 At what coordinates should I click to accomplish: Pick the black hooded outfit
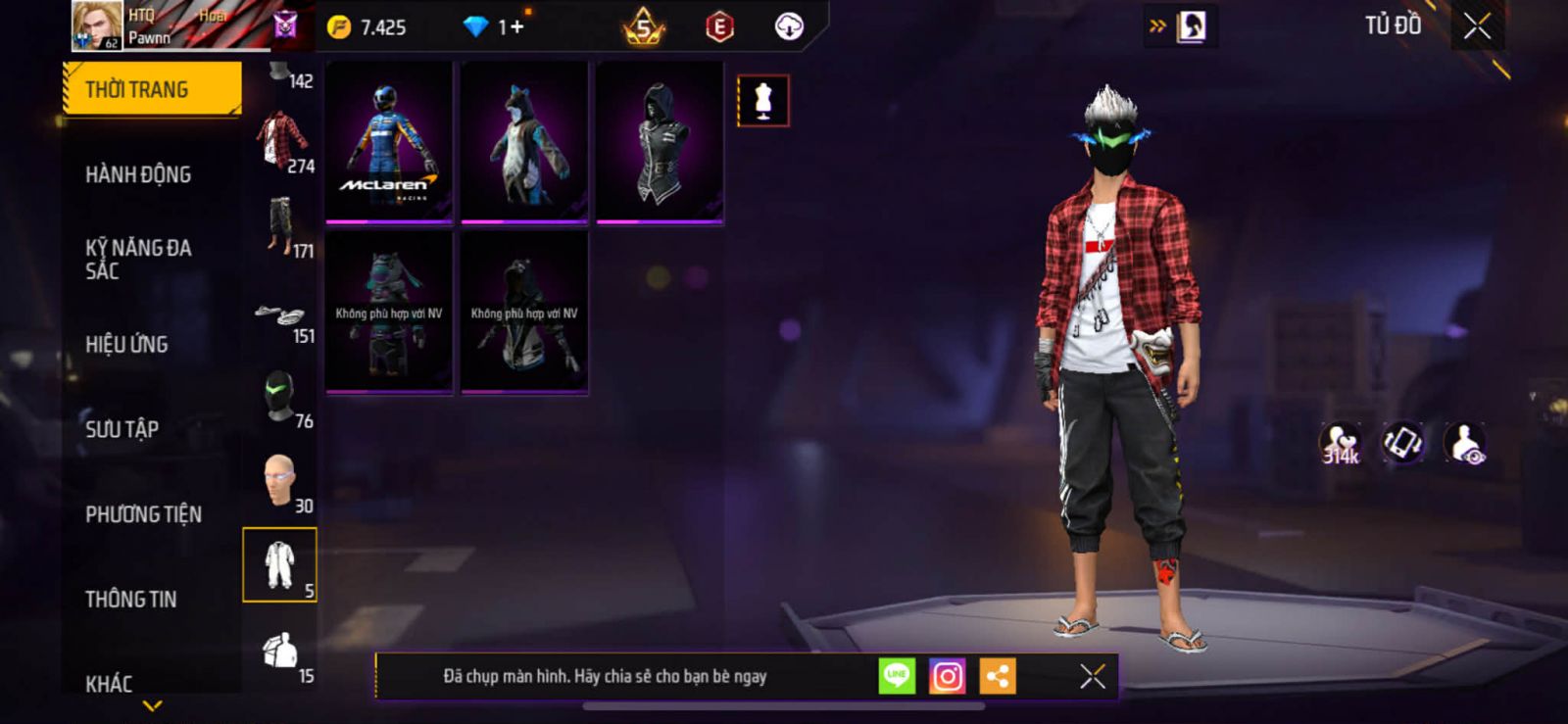660,143
